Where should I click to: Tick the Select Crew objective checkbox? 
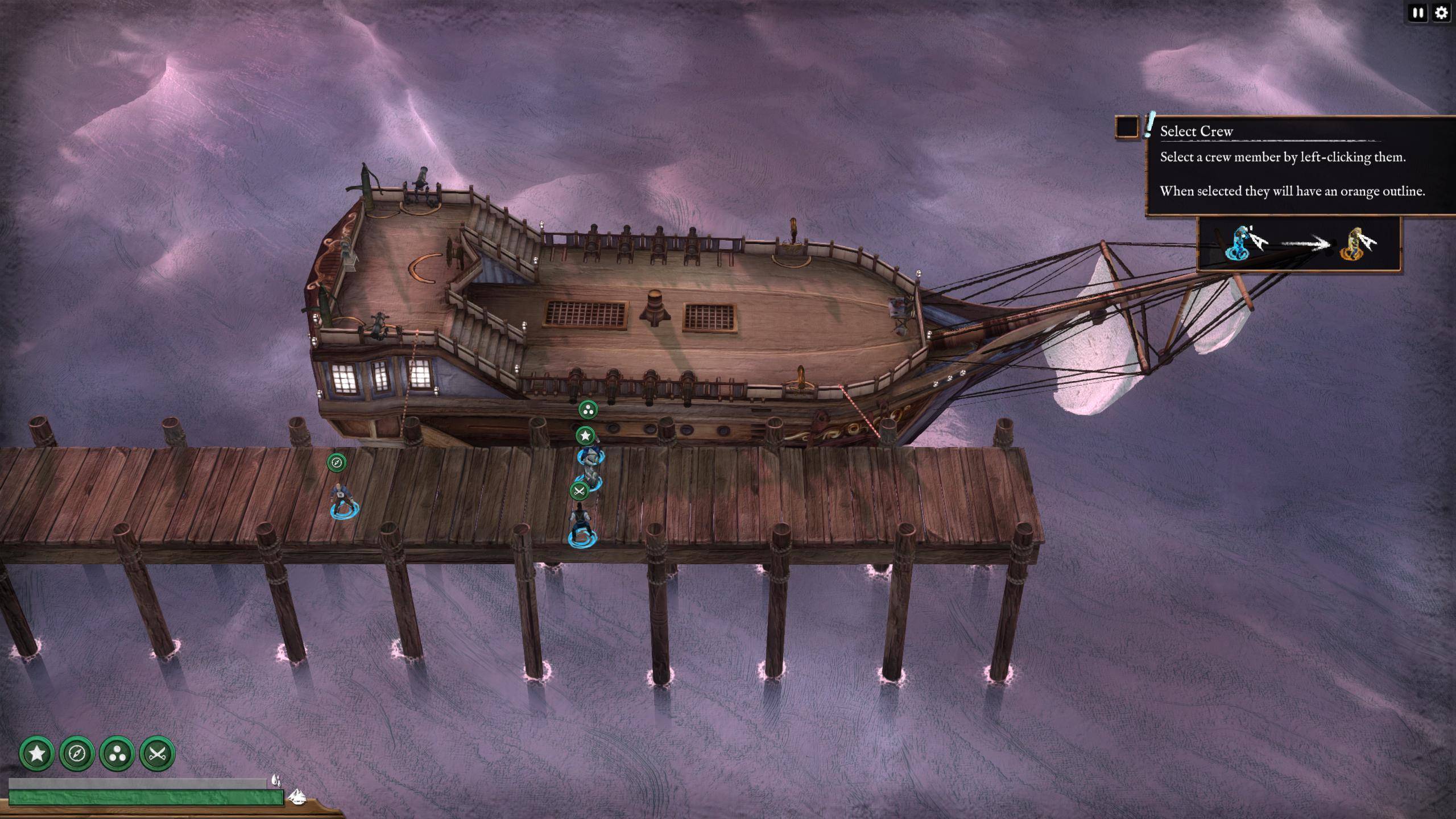[x=1127, y=127]
